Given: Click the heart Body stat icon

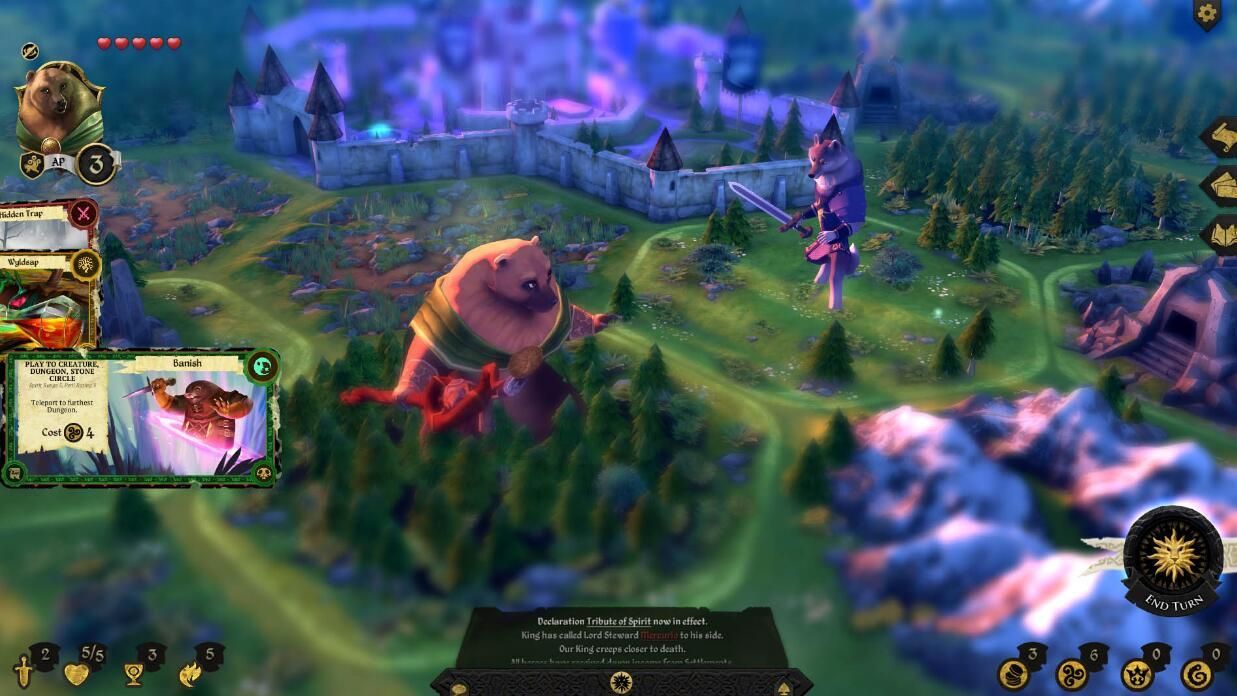Looking at the screenshot, I should 77,673.
